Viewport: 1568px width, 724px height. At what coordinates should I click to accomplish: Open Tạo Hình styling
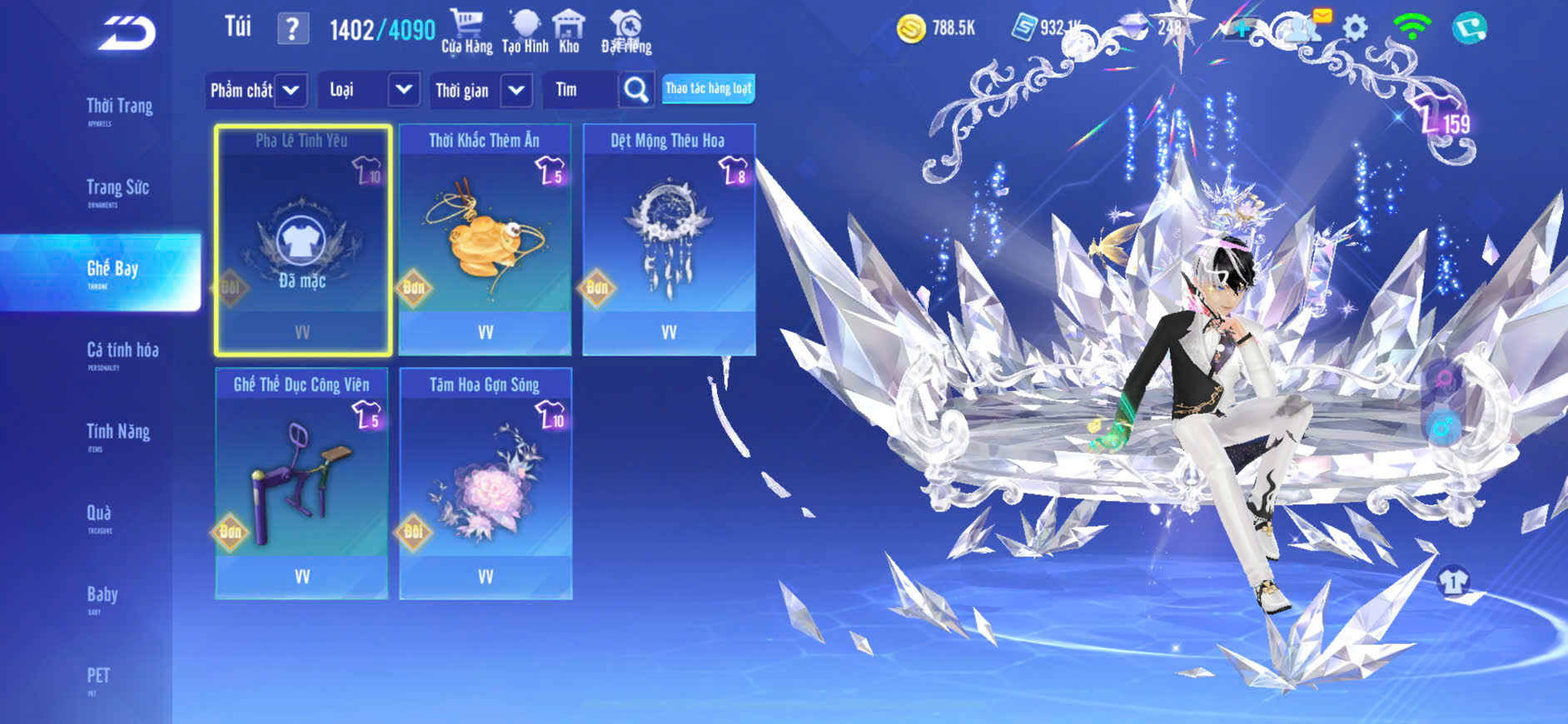[x=525, y=32]
